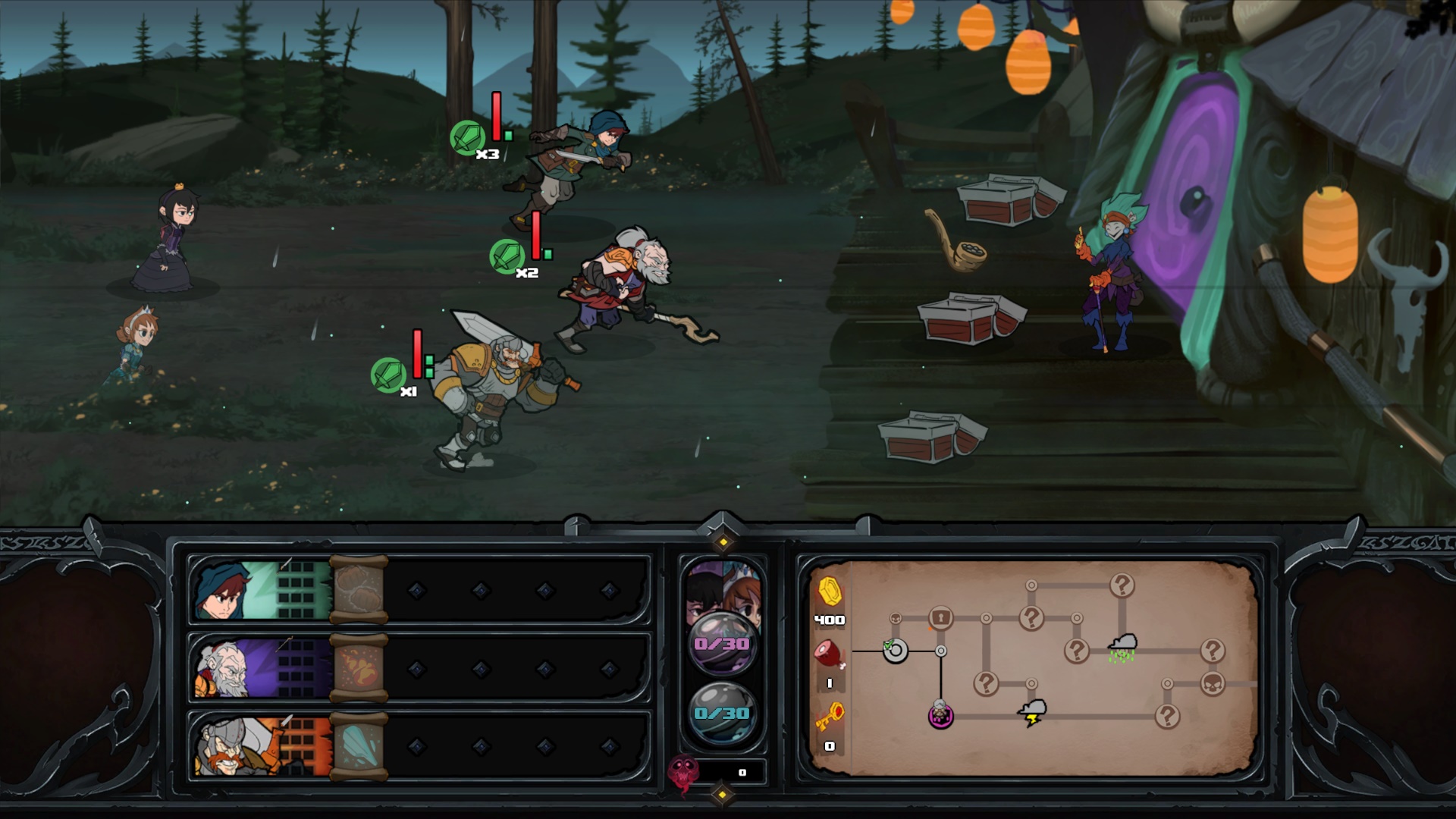Click the gold coin icon
Viewport: 1456px width, 819px height.
coord(830,591)
